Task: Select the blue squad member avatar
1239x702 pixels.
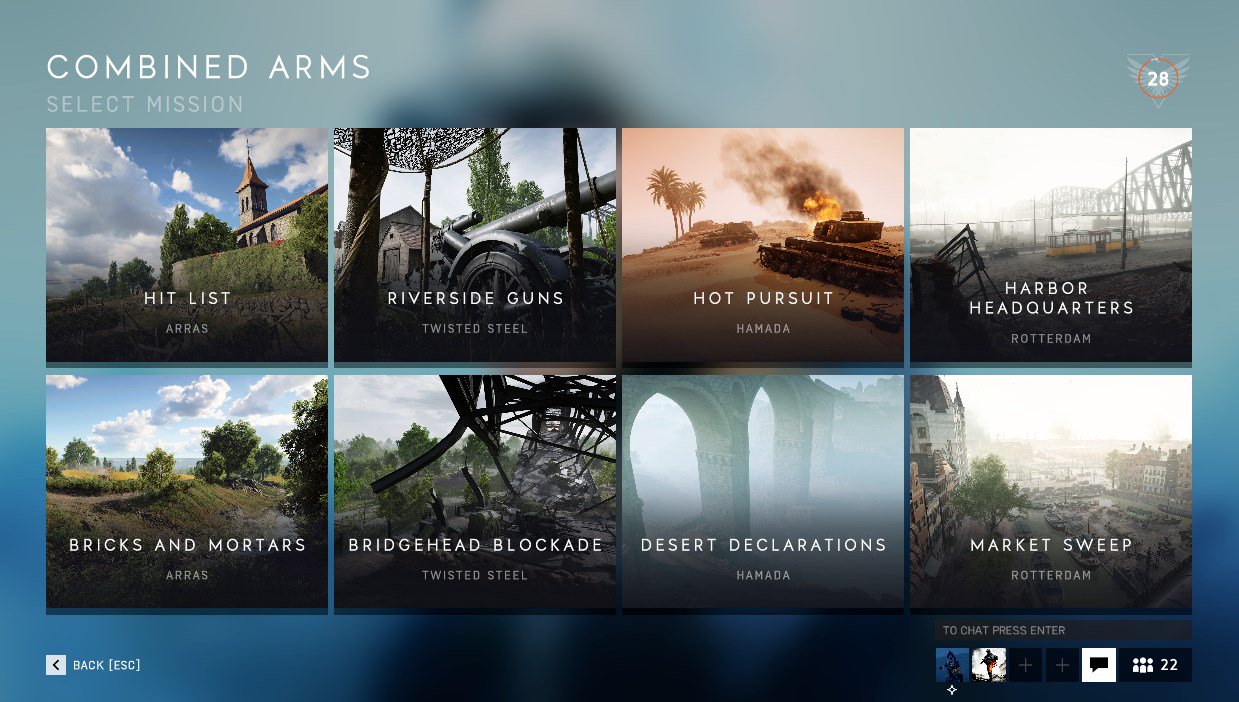Action: point(952,665)
